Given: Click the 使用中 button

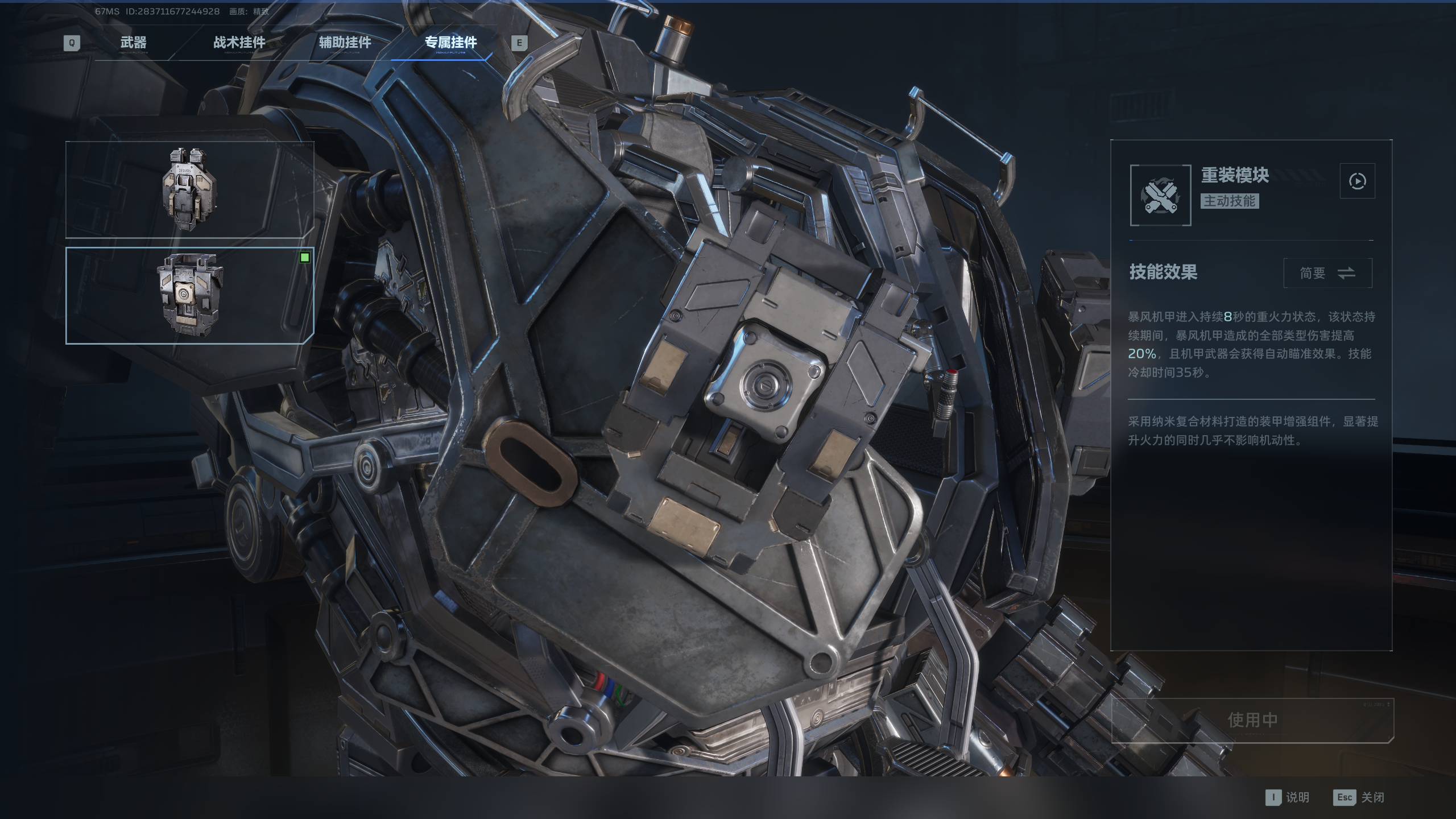Looking at the screenshot, I should pos(1252,720).
